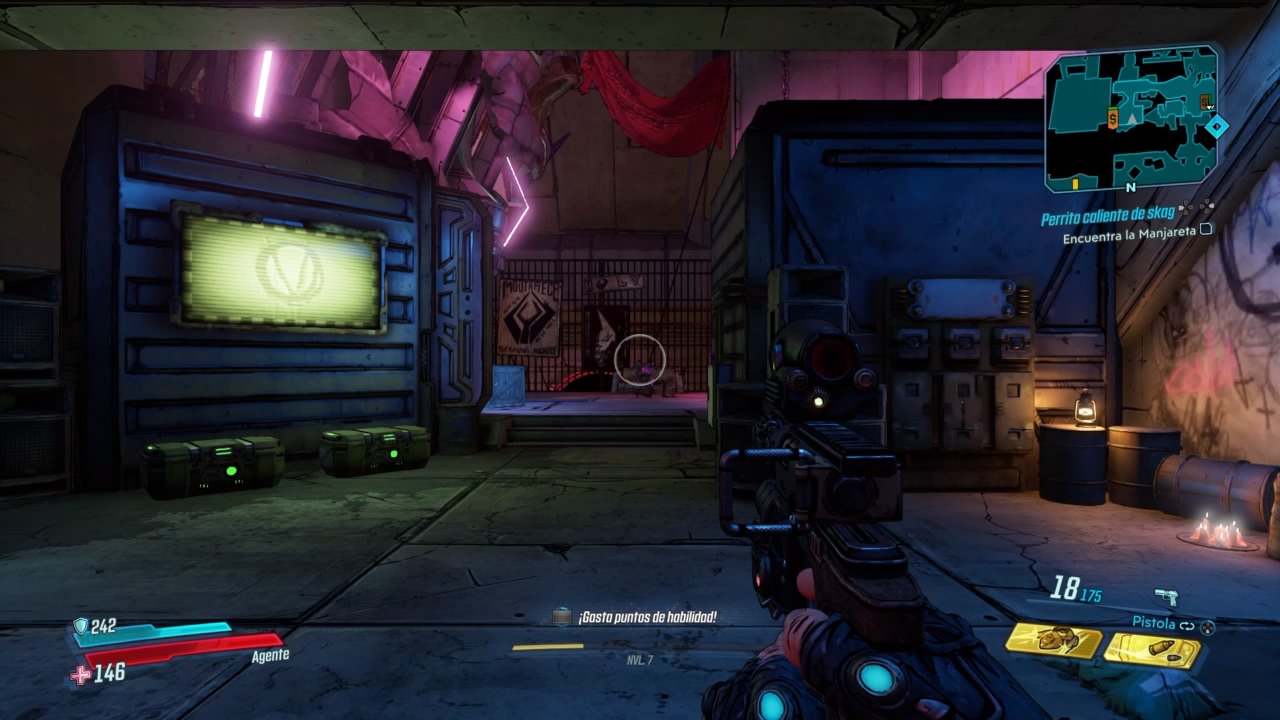This screenshot has width=1280, height=720.
Task: Open the "¡Gasta puntos de habilidad!" notification
Action: 646,618
